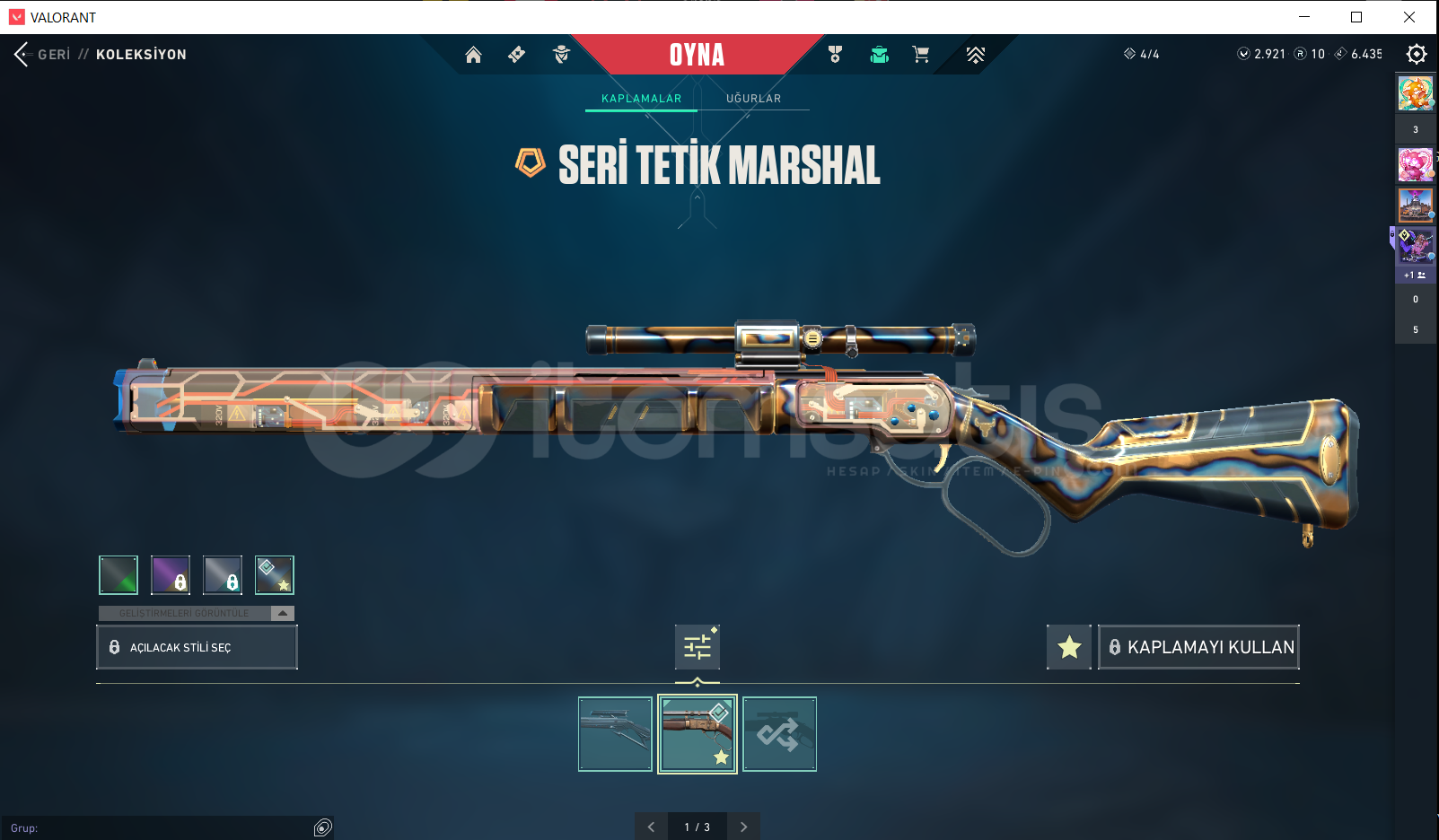Viewport: 1439px width, 840px height.
Task: Open the shopping cart store
Action: pyautogui.click(x=920, y=55)
